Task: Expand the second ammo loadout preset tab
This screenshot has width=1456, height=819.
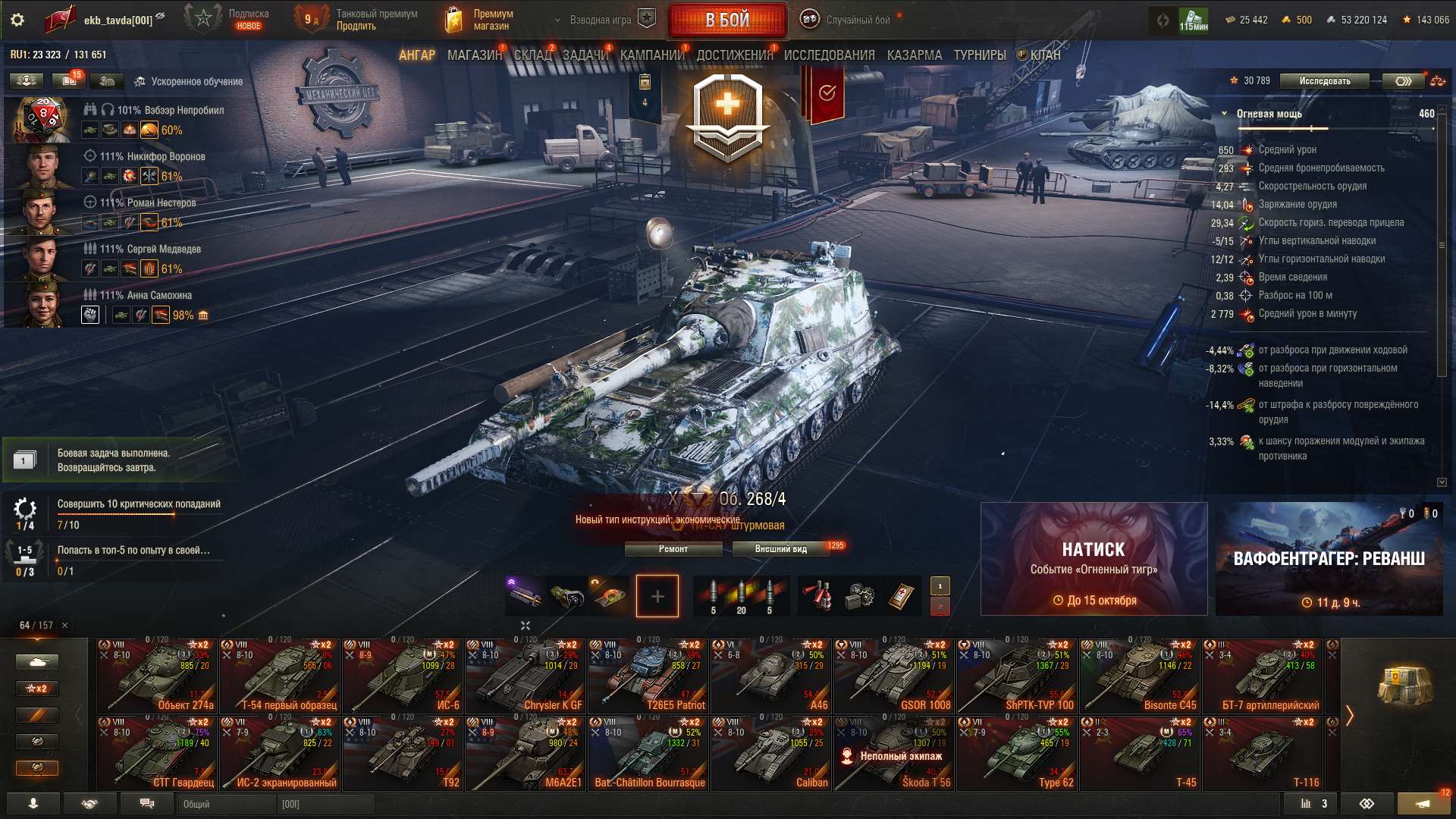Action: pyautogui.click(x=940, y=607)
